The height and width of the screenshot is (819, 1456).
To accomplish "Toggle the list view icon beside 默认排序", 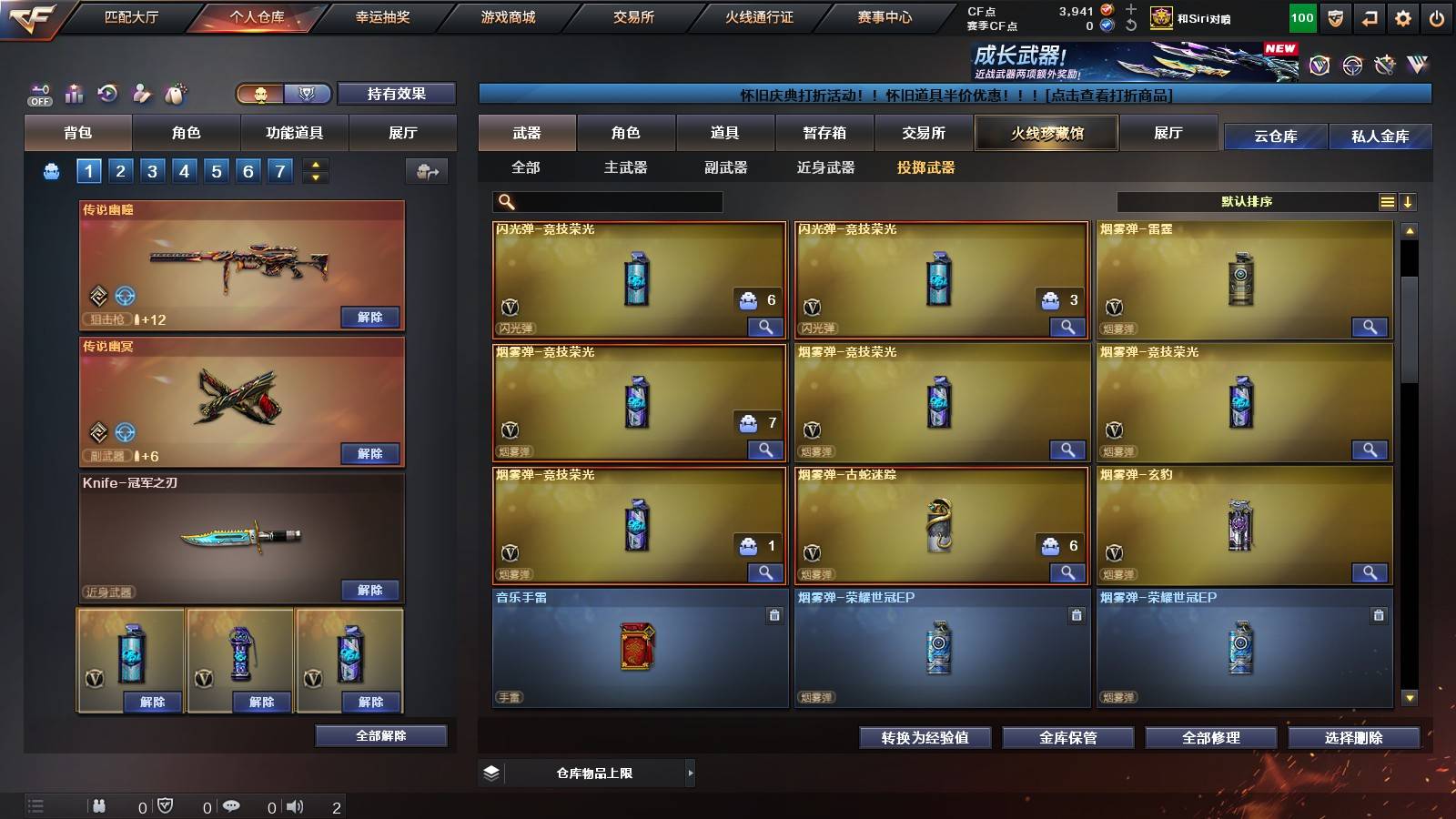I will coord(1387,202).
